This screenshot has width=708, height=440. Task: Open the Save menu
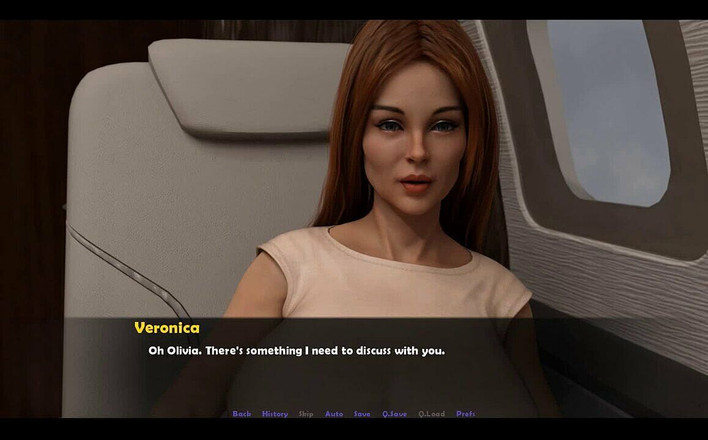(x=362, y=414)
